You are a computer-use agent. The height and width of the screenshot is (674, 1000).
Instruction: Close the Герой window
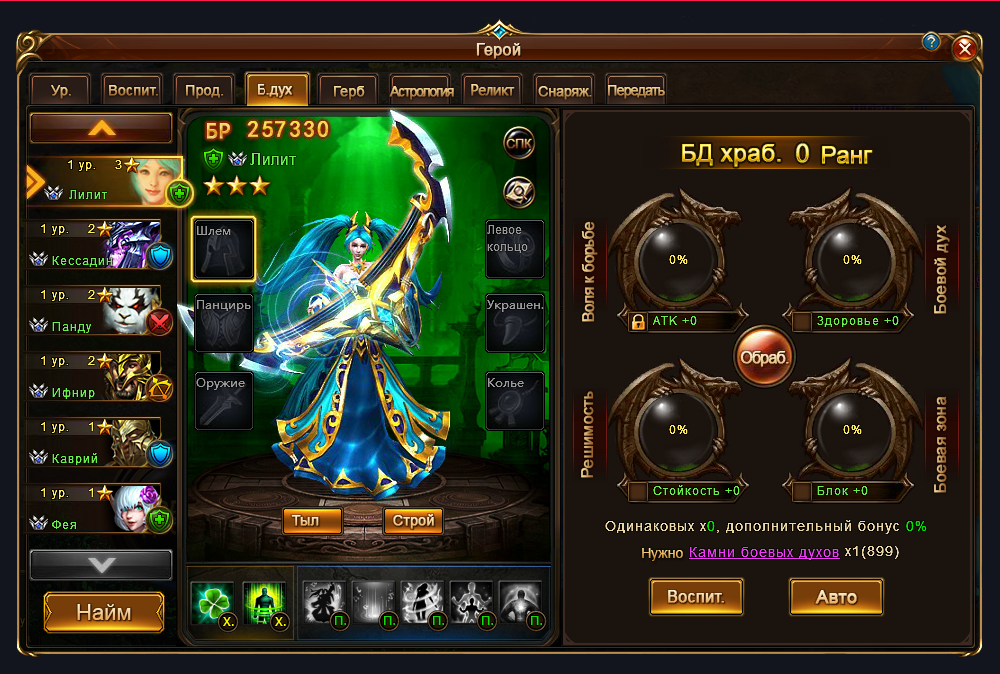(964, 48)
